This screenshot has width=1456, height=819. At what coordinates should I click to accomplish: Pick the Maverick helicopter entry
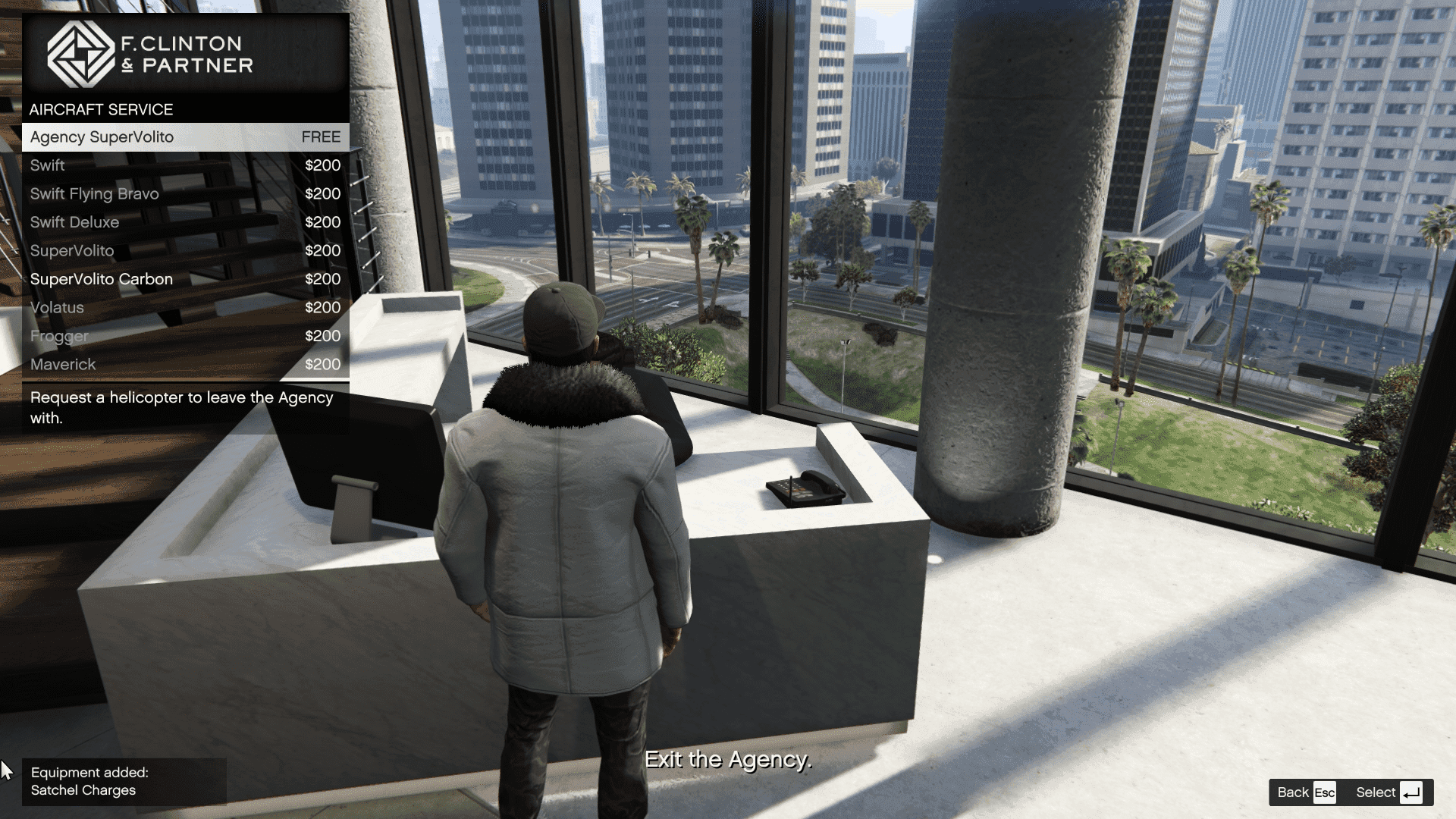coord(185,365)
